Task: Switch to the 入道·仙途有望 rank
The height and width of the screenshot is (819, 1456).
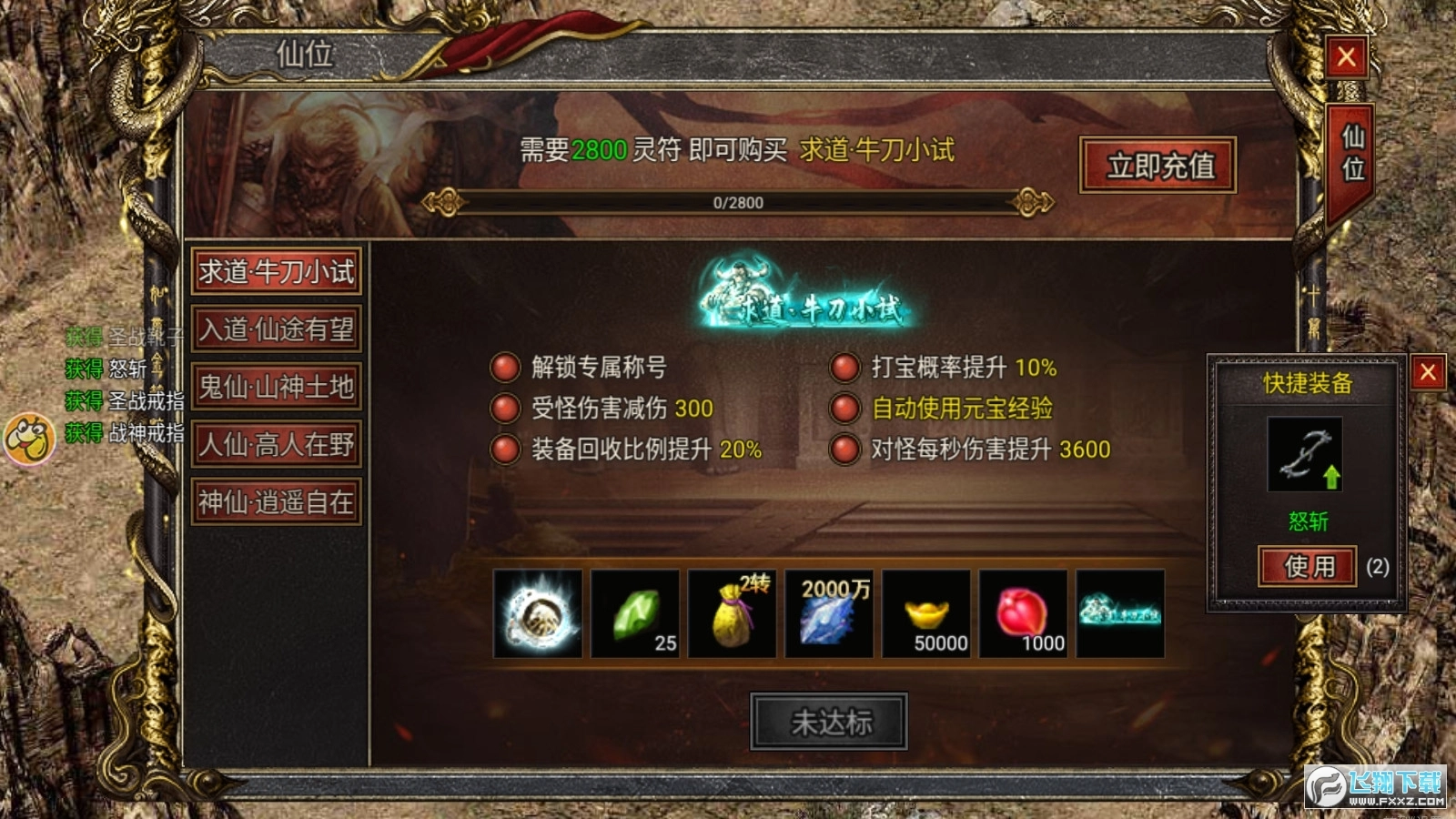Action: (x=276, y=329)
